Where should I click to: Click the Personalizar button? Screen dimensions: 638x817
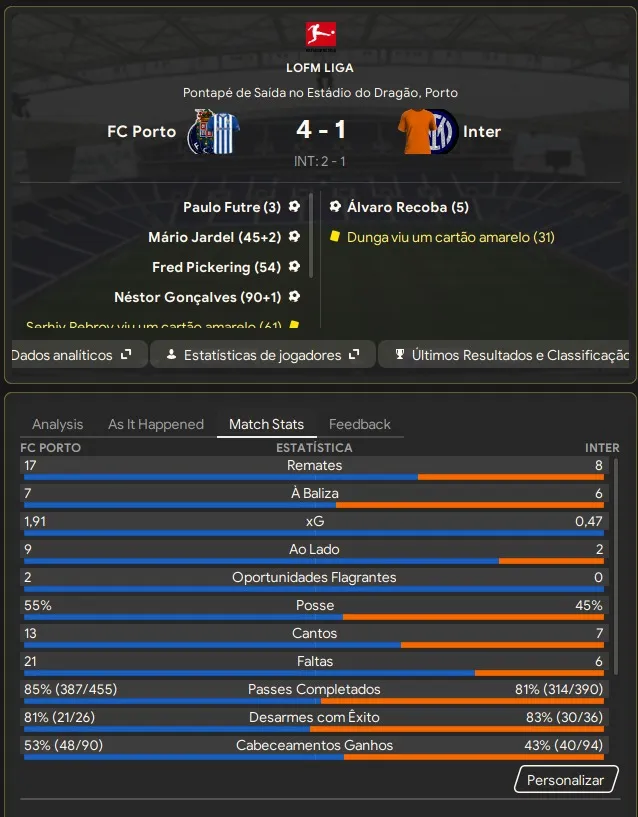click(x=565, y=780)
